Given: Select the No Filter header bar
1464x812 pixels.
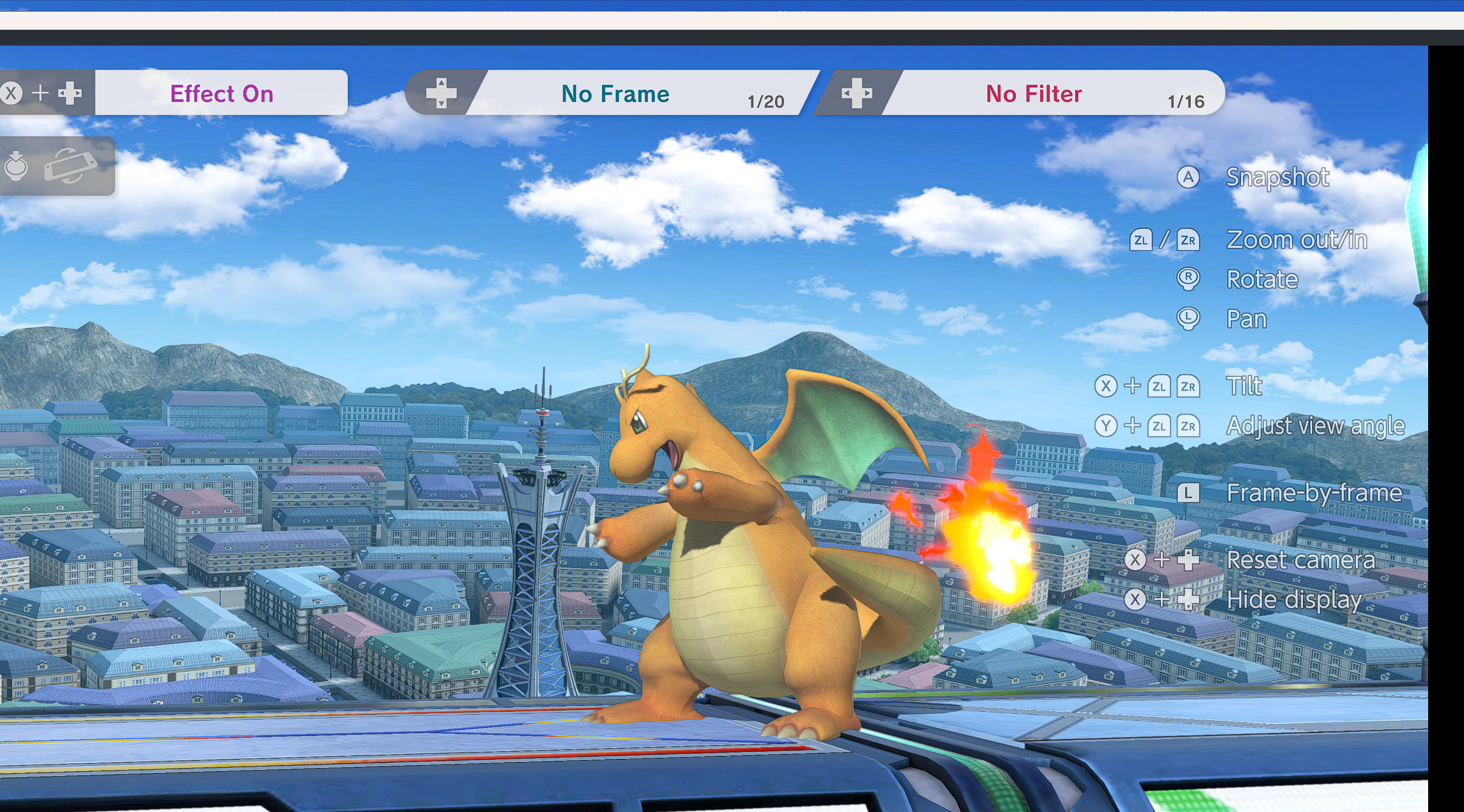Looking at the screenshot, I should (x=1033, y=93).
